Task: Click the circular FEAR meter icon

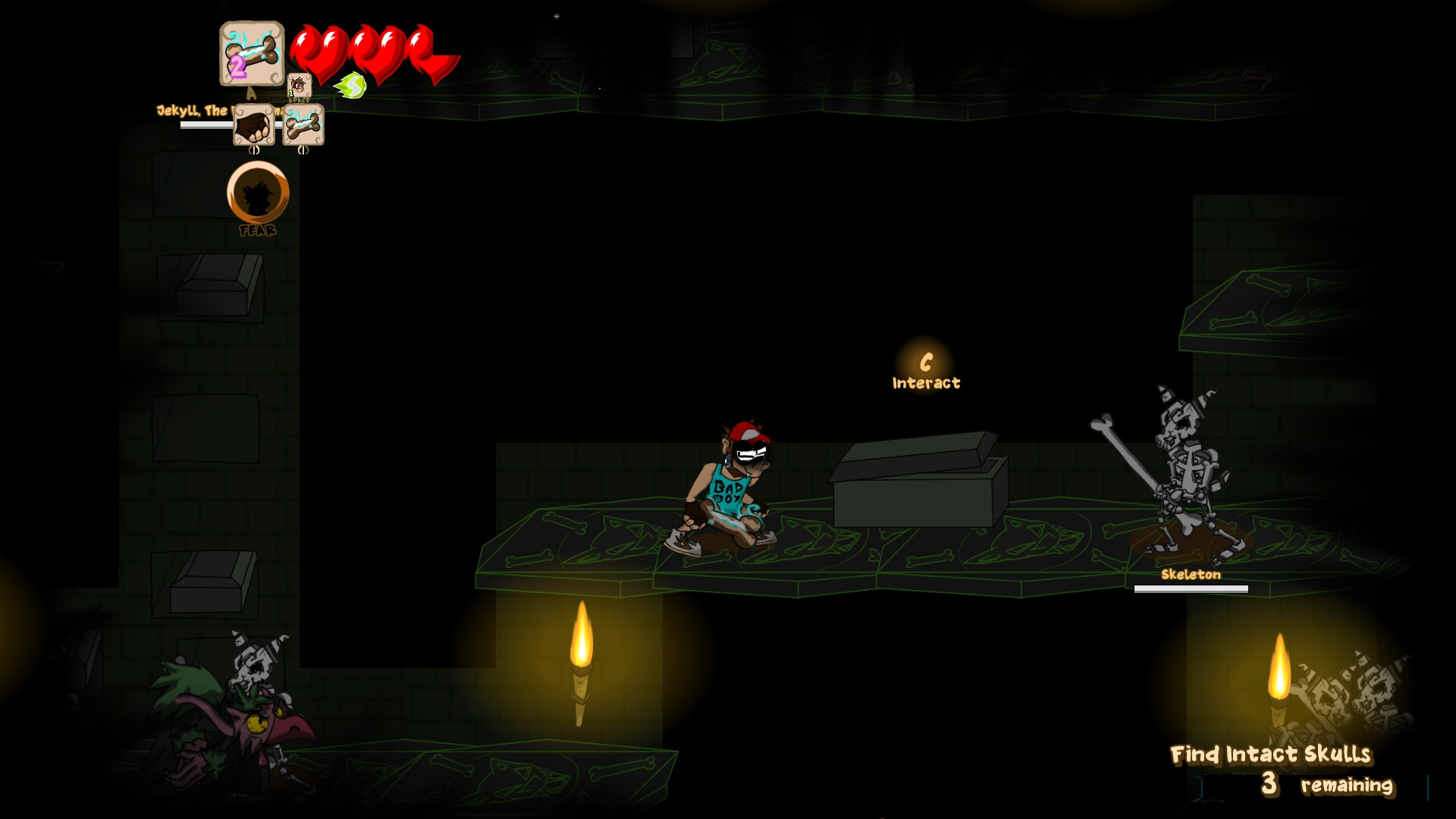Action: [257, 193]
